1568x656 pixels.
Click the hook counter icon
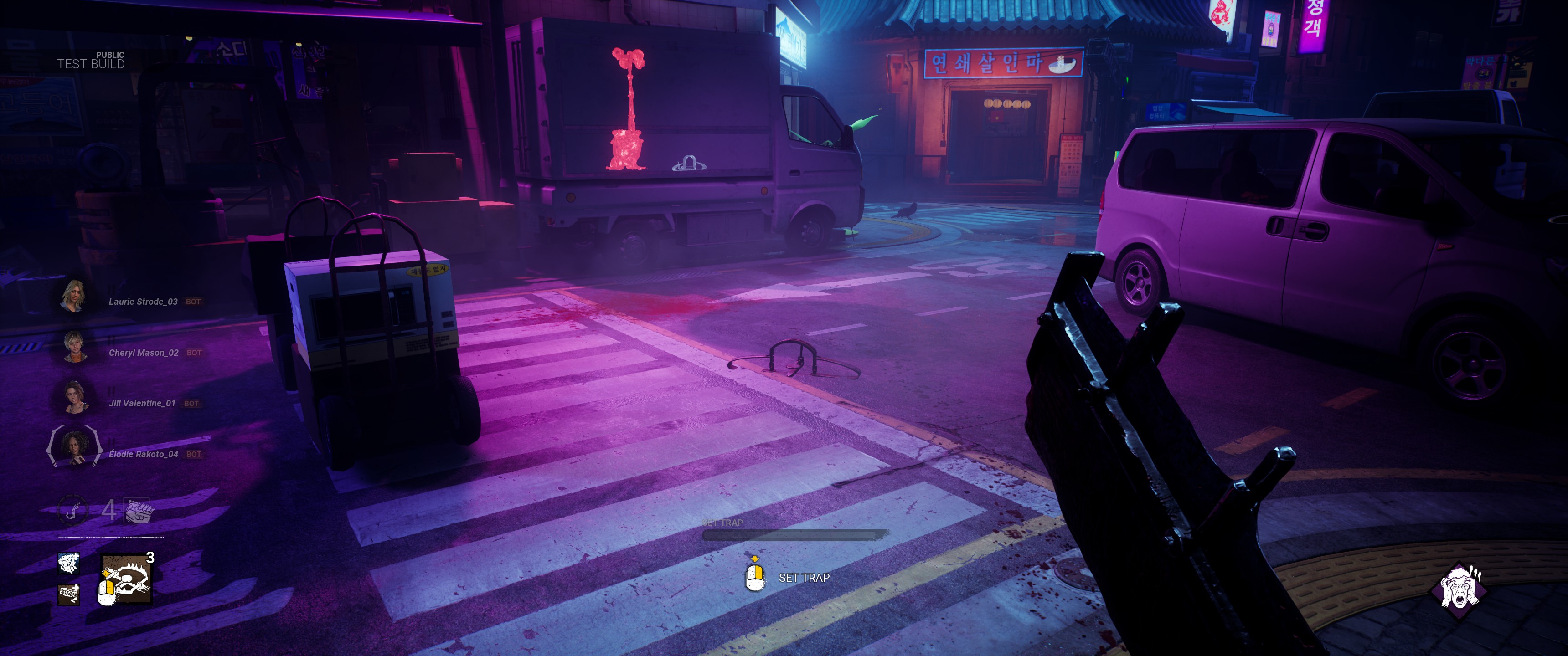(x=73, y=510)
